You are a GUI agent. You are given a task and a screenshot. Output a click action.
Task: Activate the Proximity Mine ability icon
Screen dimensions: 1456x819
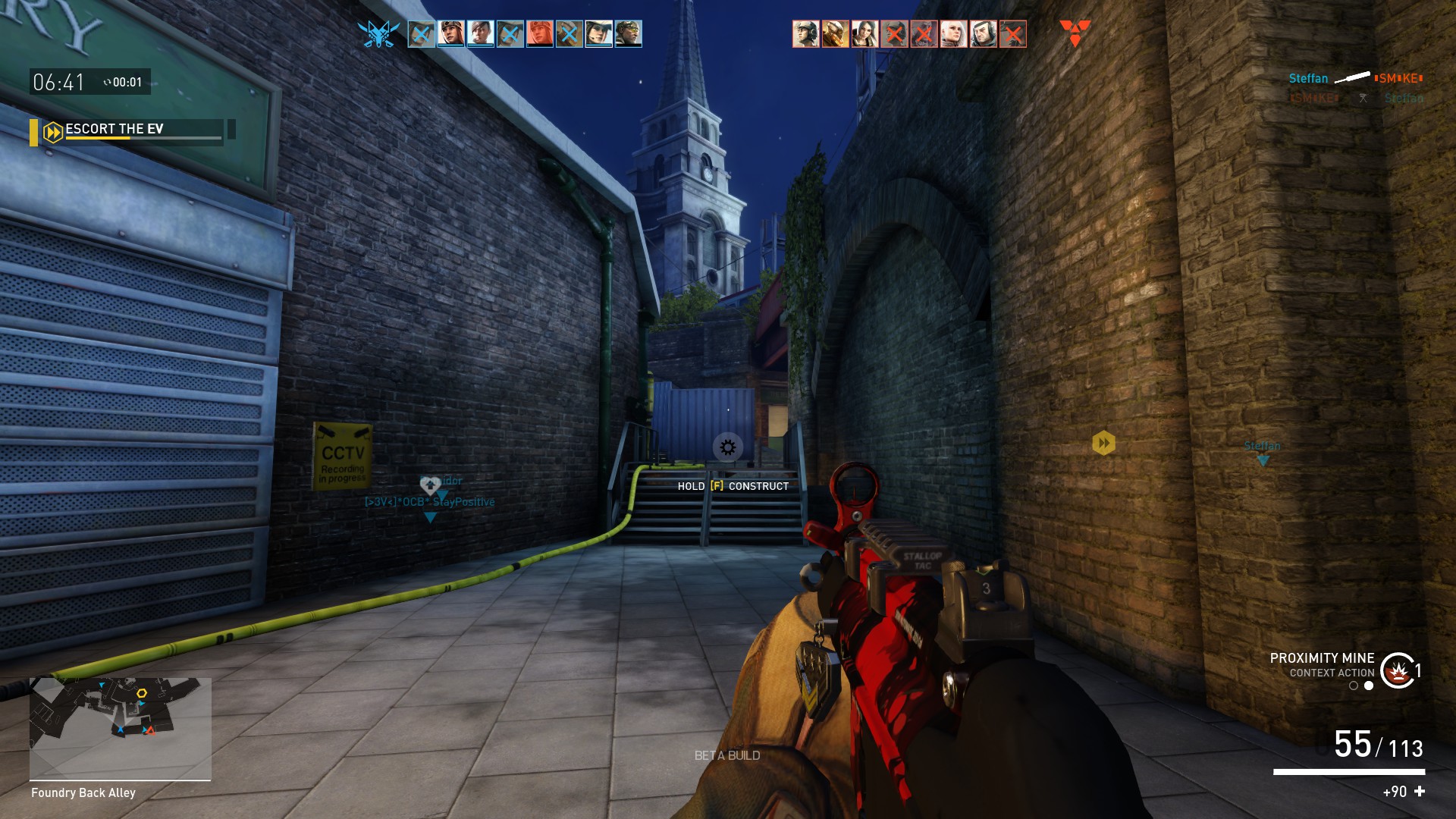tap(1397, 670)
